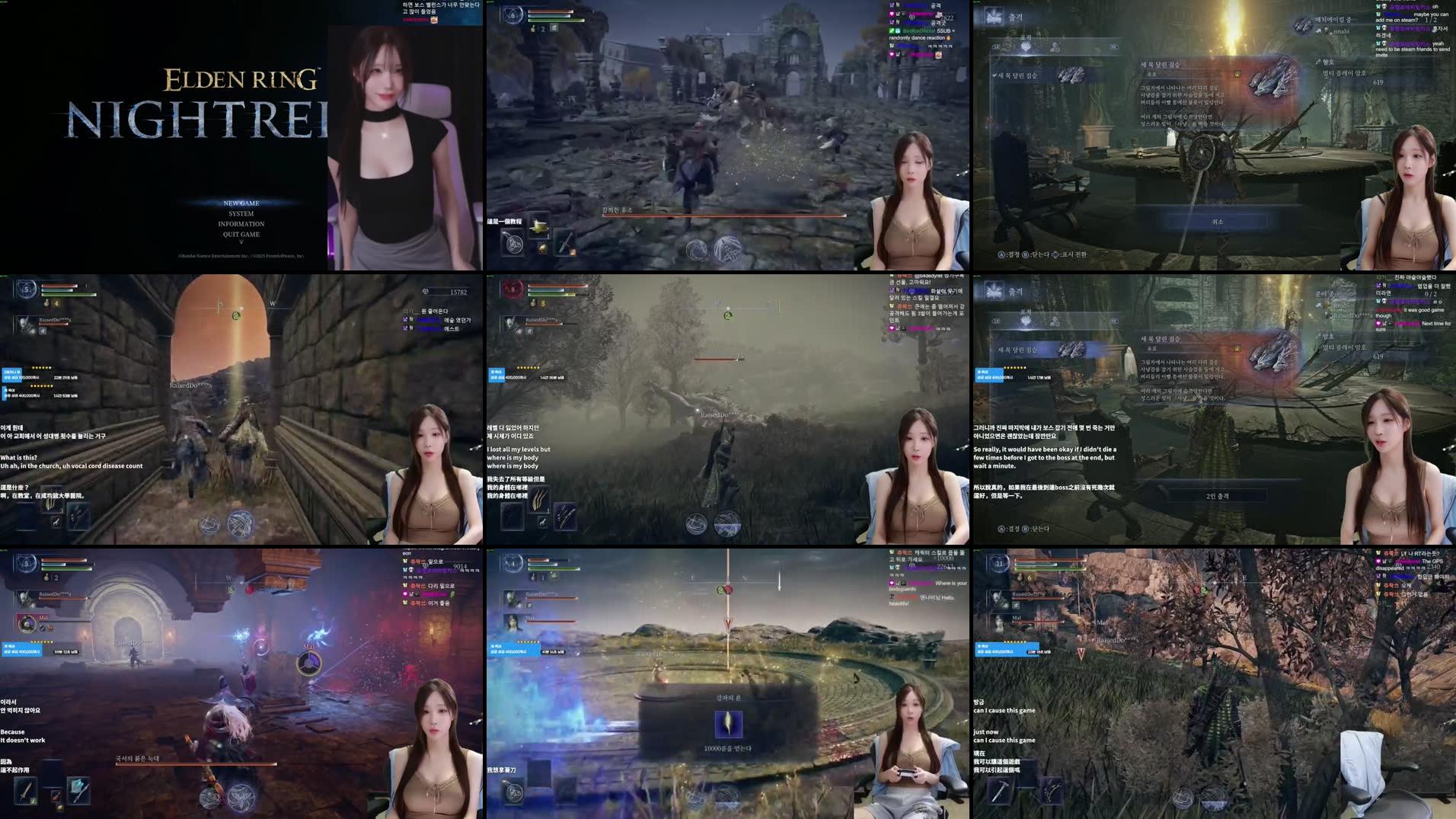Select the flask icon in the quick item slot
The width and height of the screenshot is (1456, 819).
point(539,226)
